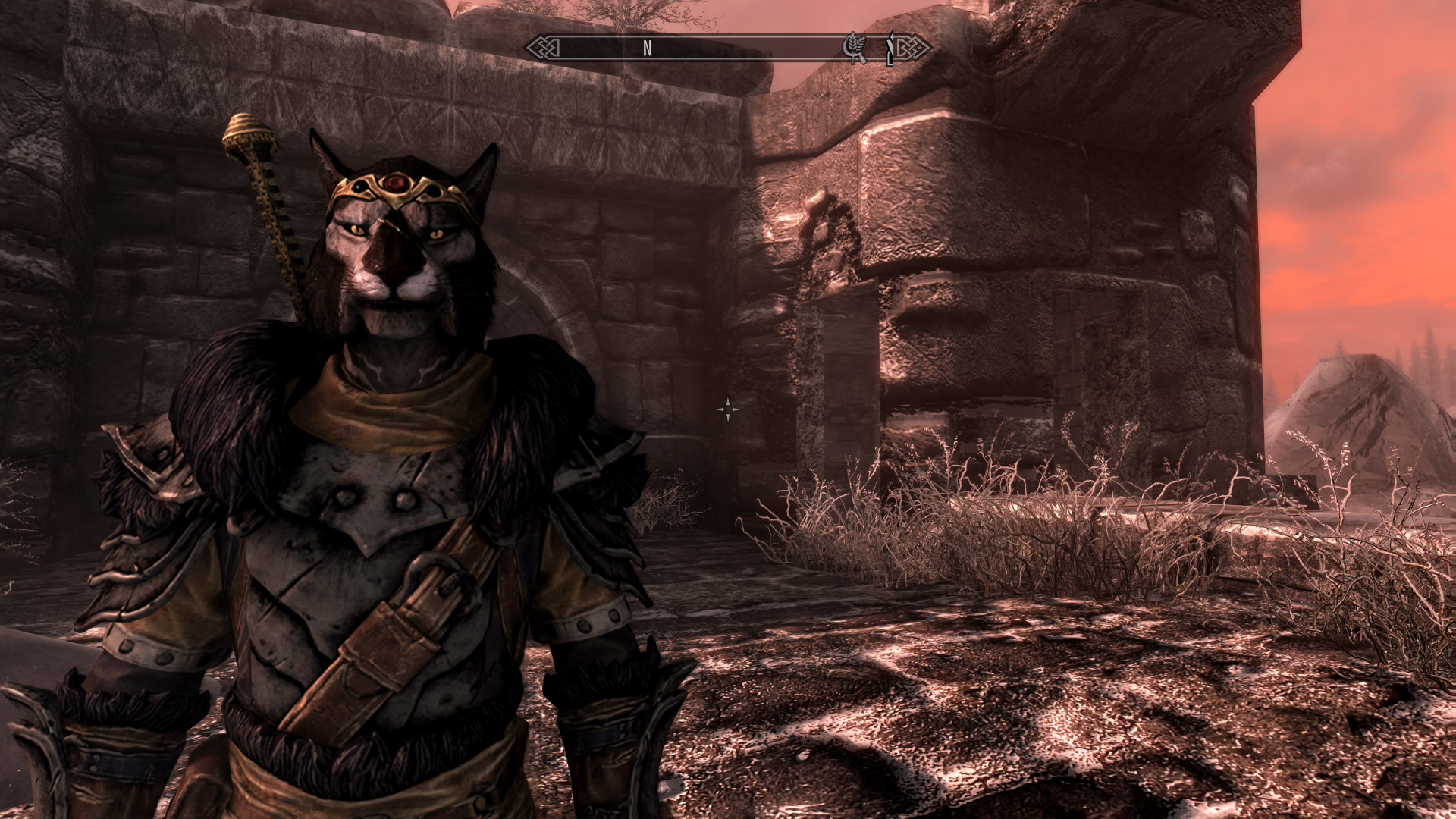Click the black location marker at compass edge
This screenshot has width=1456, height=819.
[890, 49]
